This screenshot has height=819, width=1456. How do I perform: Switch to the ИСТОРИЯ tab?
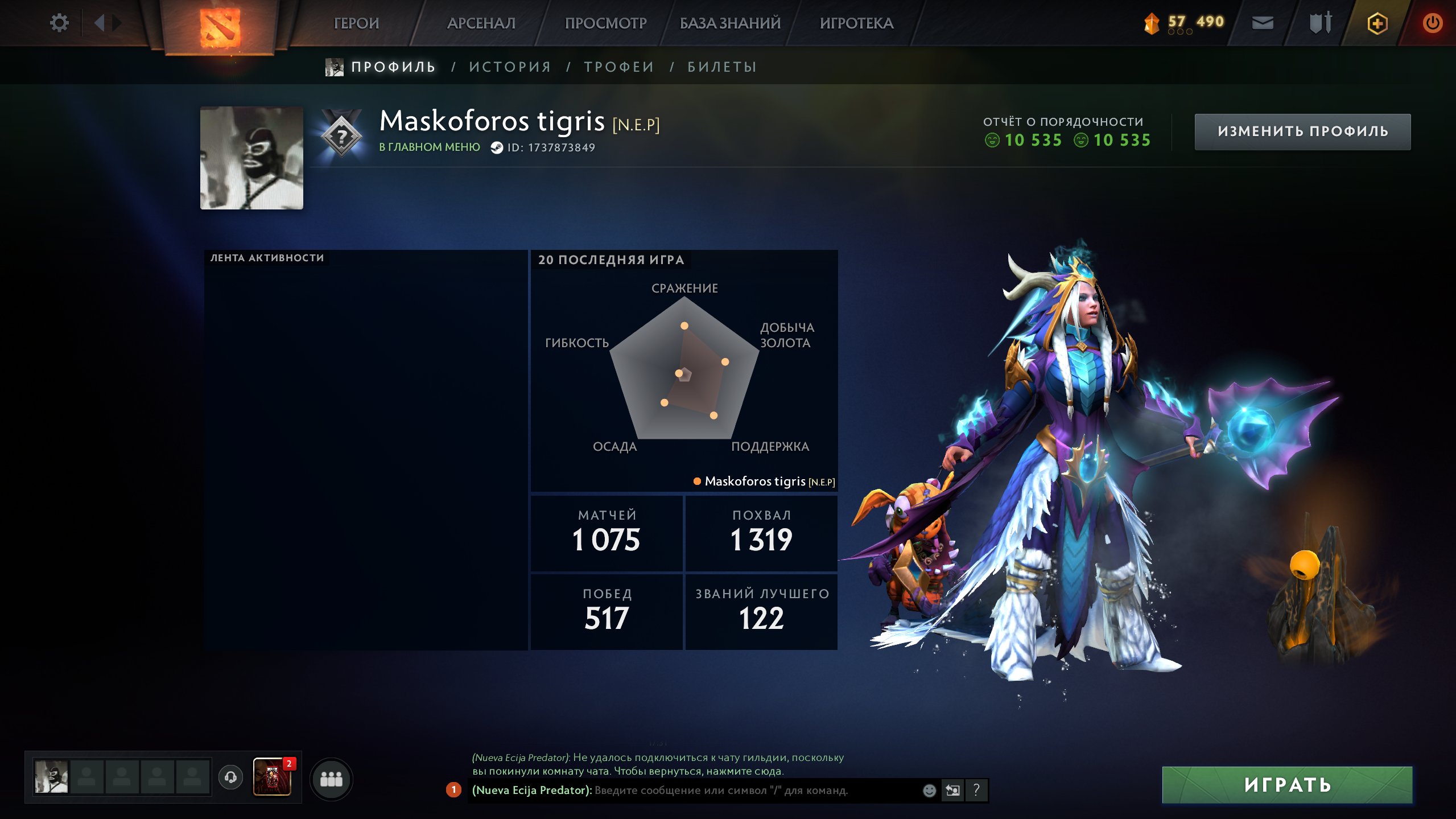click(509, 67)
